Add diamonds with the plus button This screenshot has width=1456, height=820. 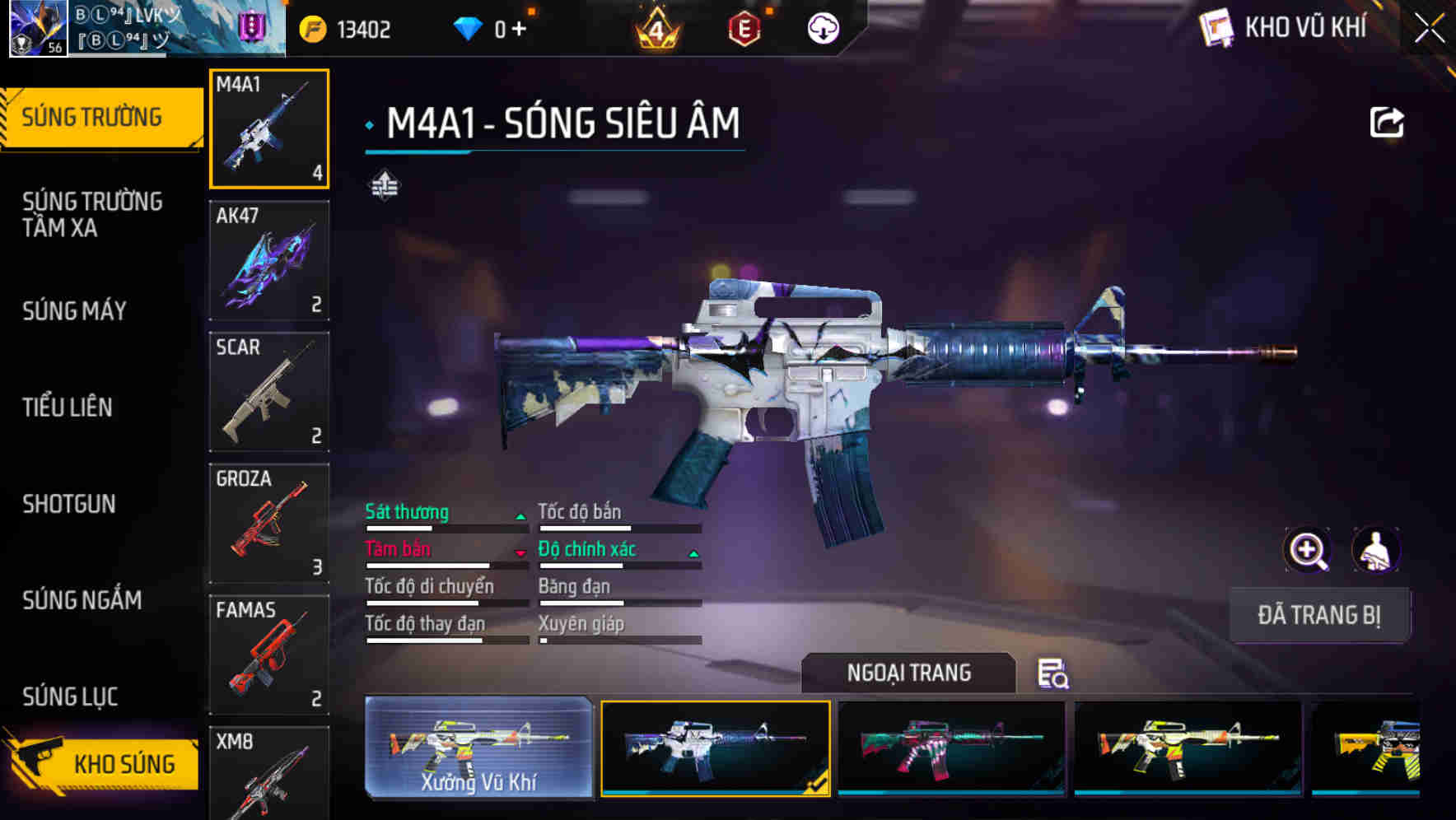519,30
